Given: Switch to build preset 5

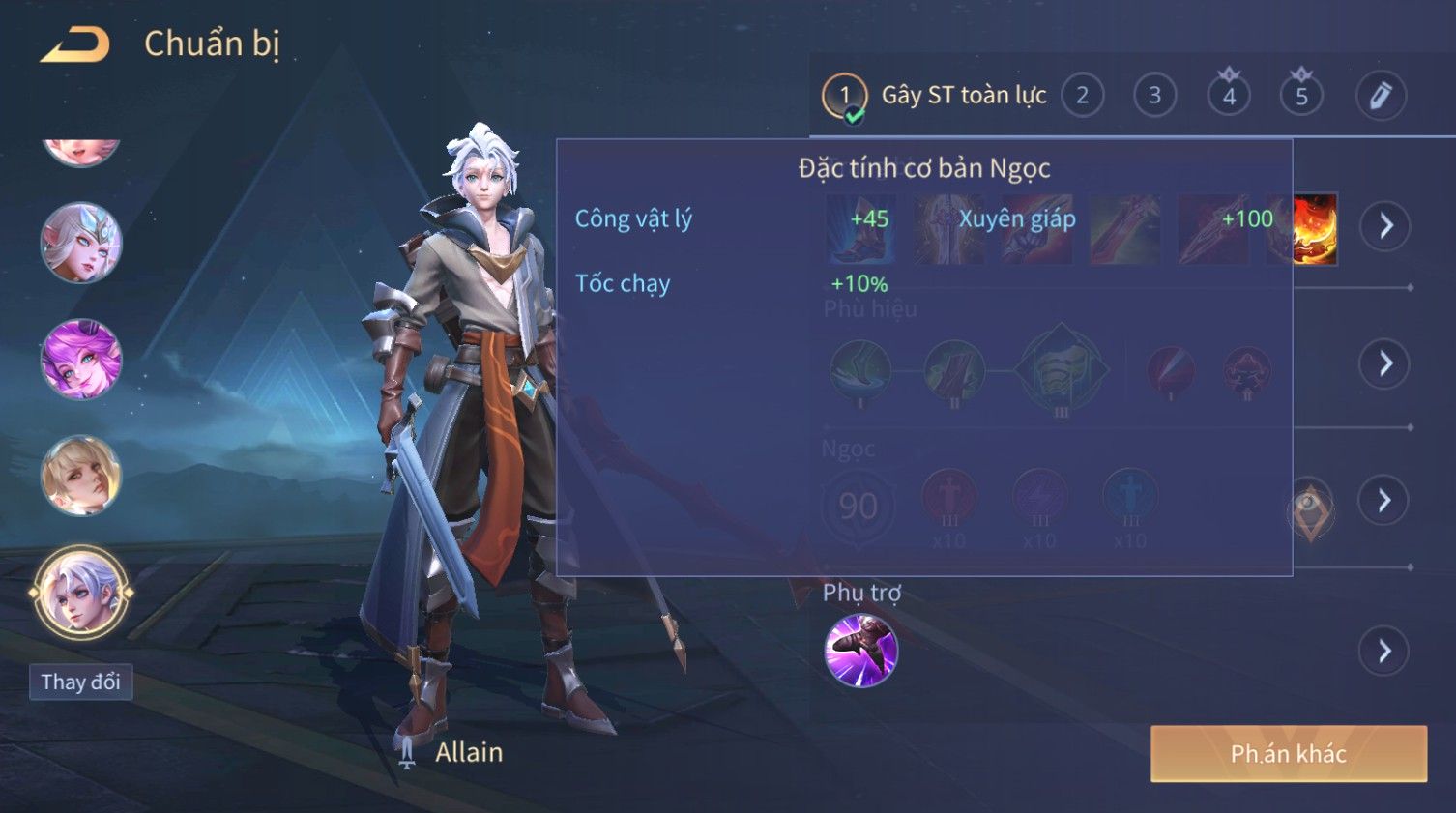Looking at the screenshot, I should (x=1301, y=96).
